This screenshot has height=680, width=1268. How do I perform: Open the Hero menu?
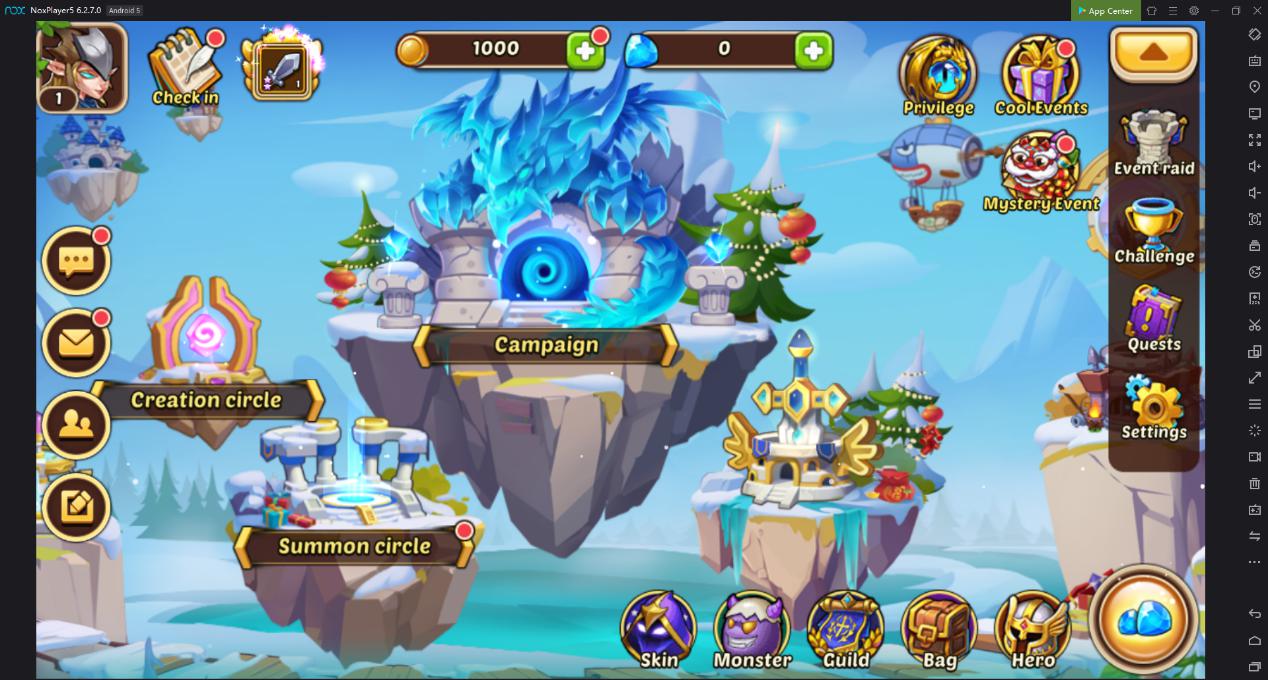click(1033, 630)
